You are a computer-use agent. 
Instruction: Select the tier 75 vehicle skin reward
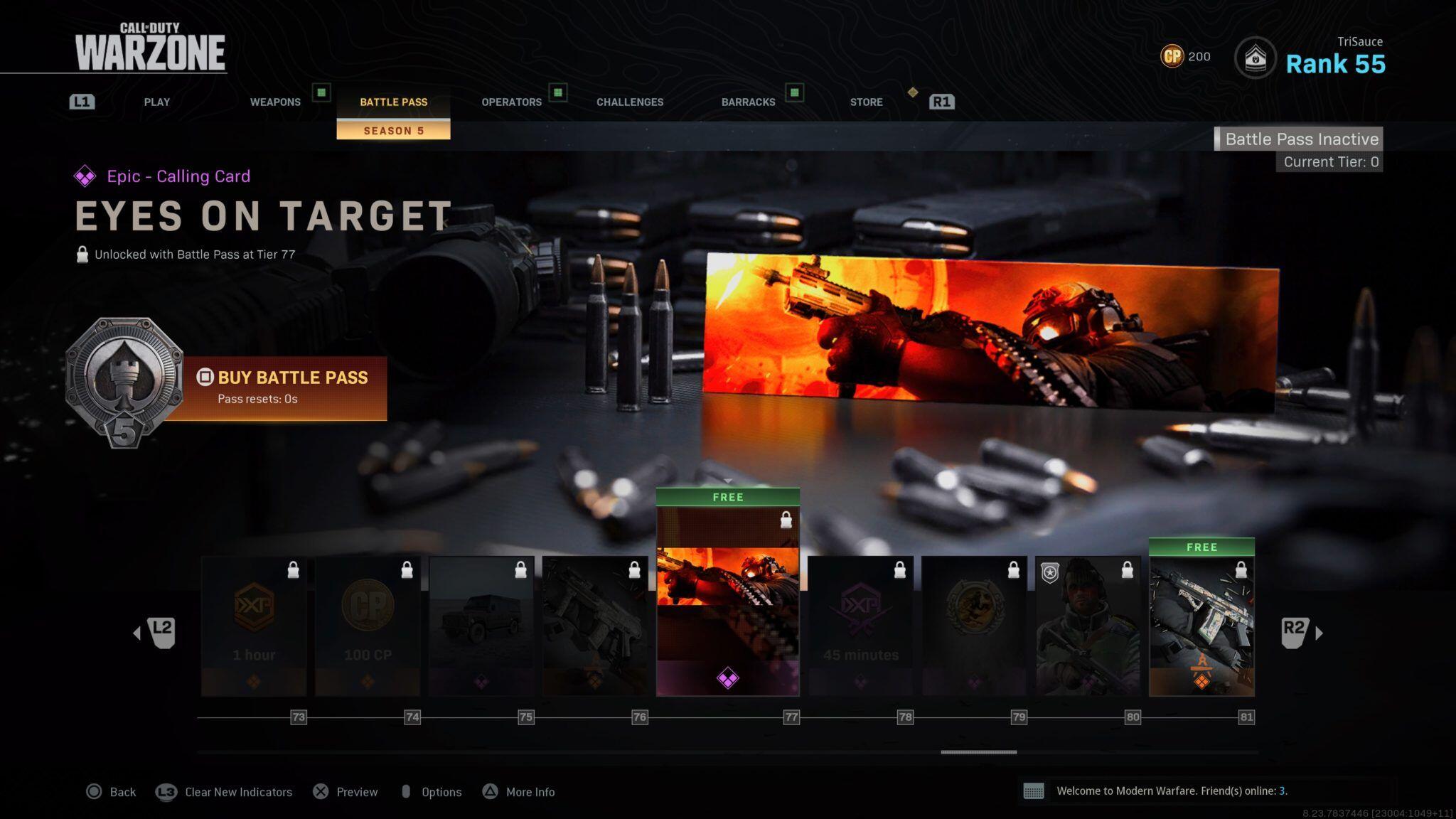pyautogui.click(x=481, y=626)
